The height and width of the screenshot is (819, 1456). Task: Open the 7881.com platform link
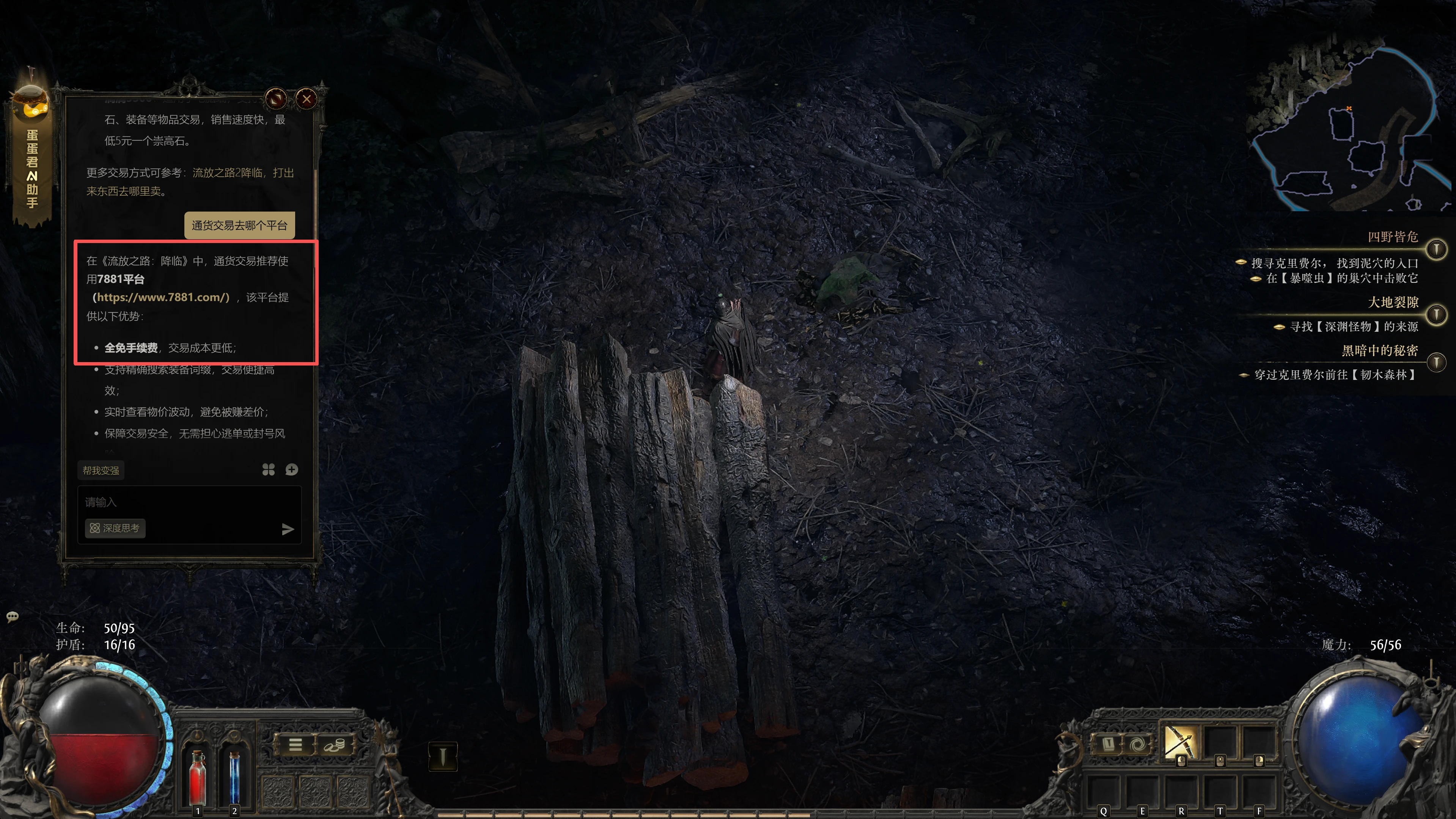[x=161, y=298]
